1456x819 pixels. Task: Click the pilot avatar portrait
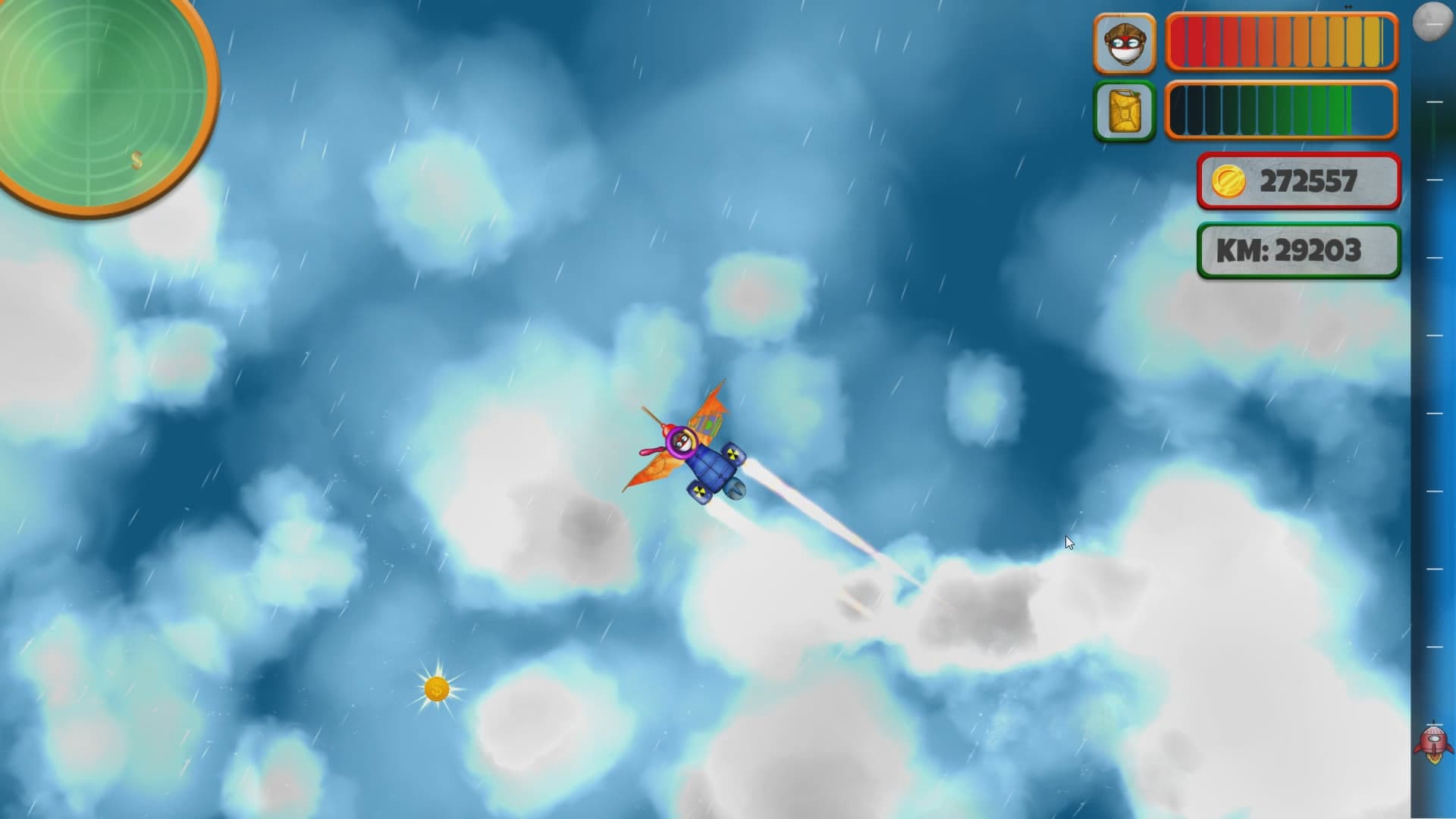pyautogui.click(x=1125, y=43)
